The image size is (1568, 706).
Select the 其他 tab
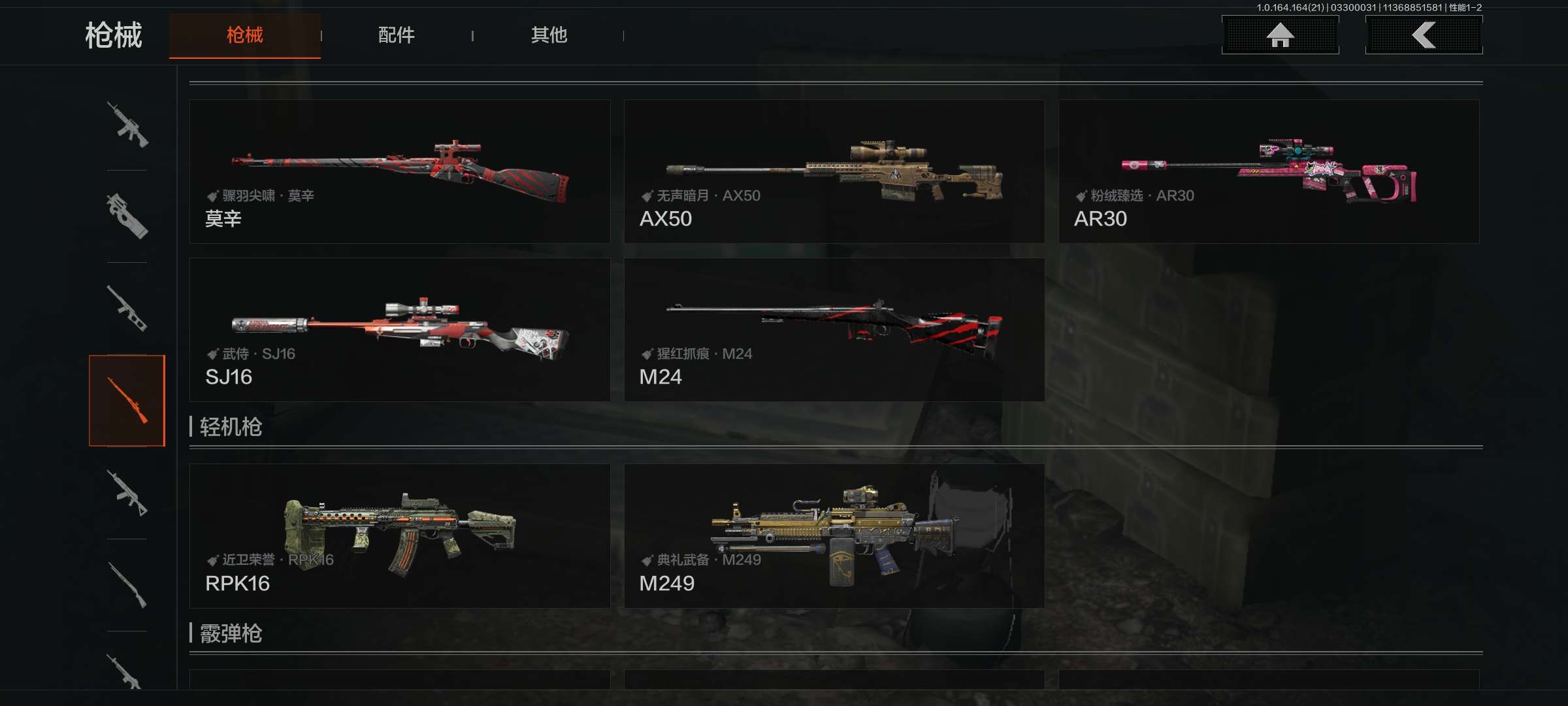[x=549, y=35]
